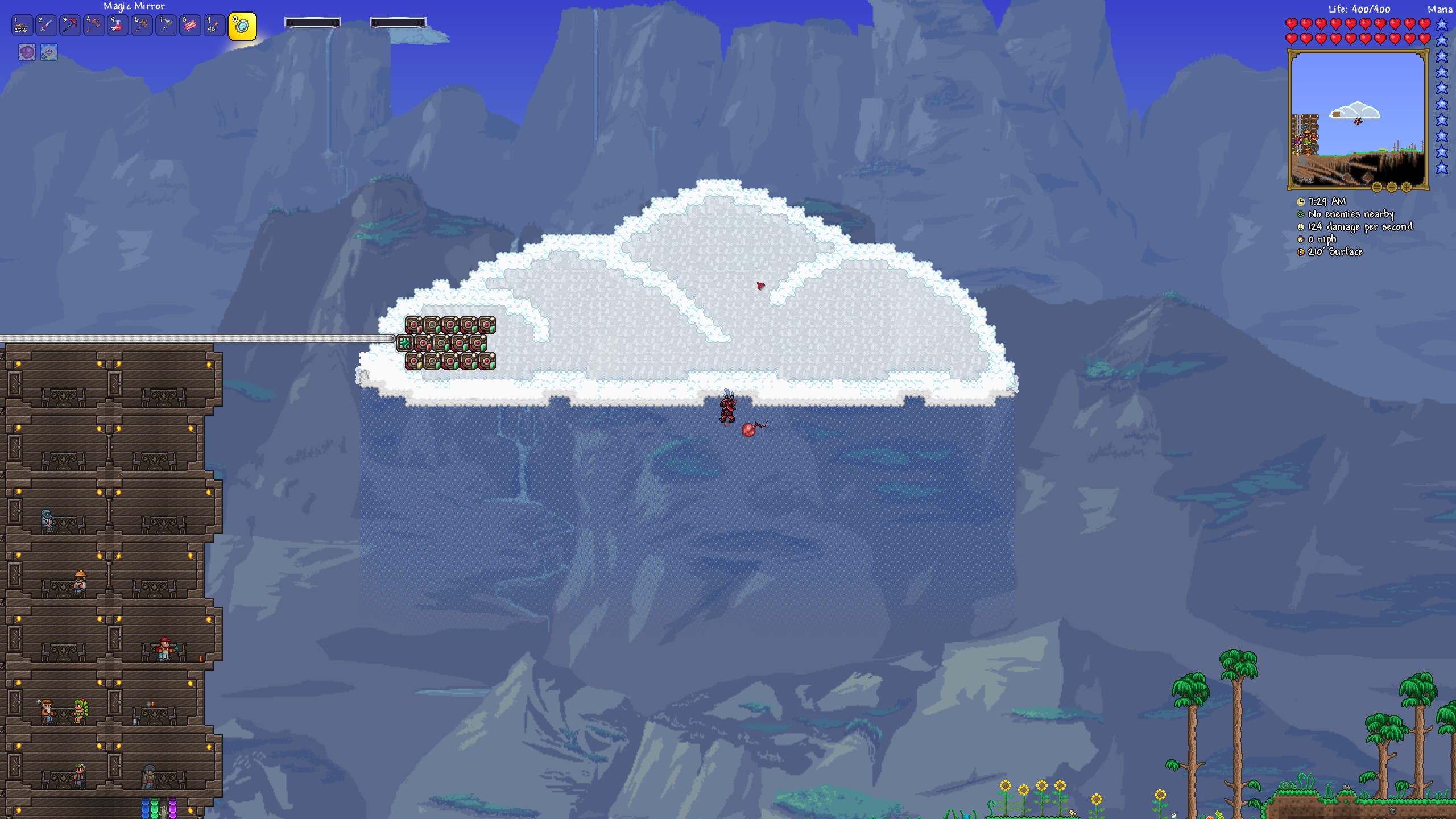
Task: Select the Magic Mirror in hotbar slot 0
Action: [x=241, y=26]
